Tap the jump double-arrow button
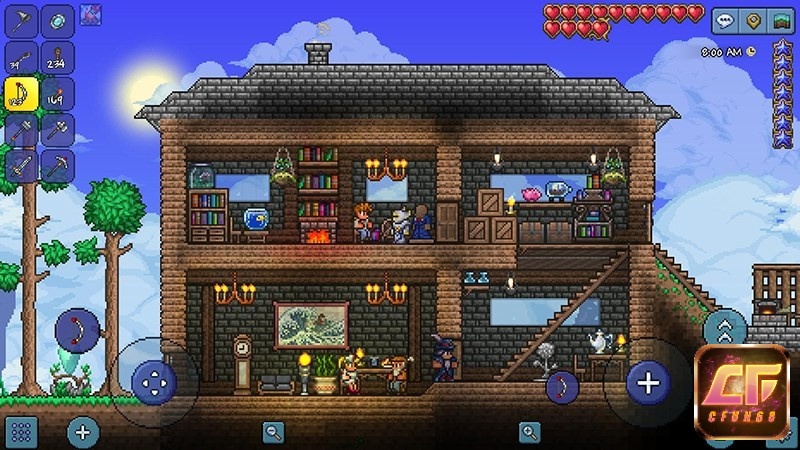 pos(725,329)
